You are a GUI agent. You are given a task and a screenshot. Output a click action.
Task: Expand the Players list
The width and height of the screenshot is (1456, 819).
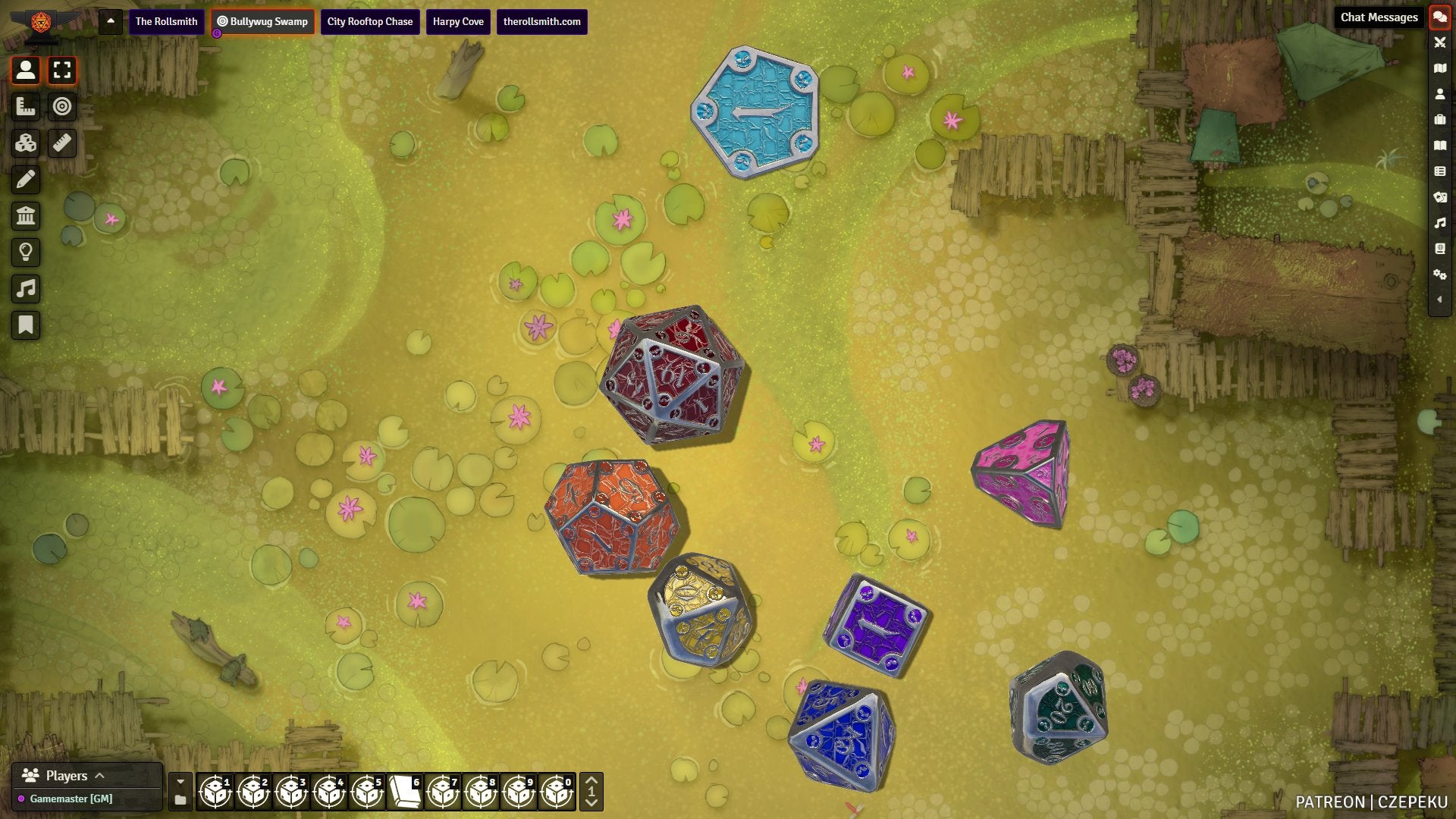click(99, 776)
